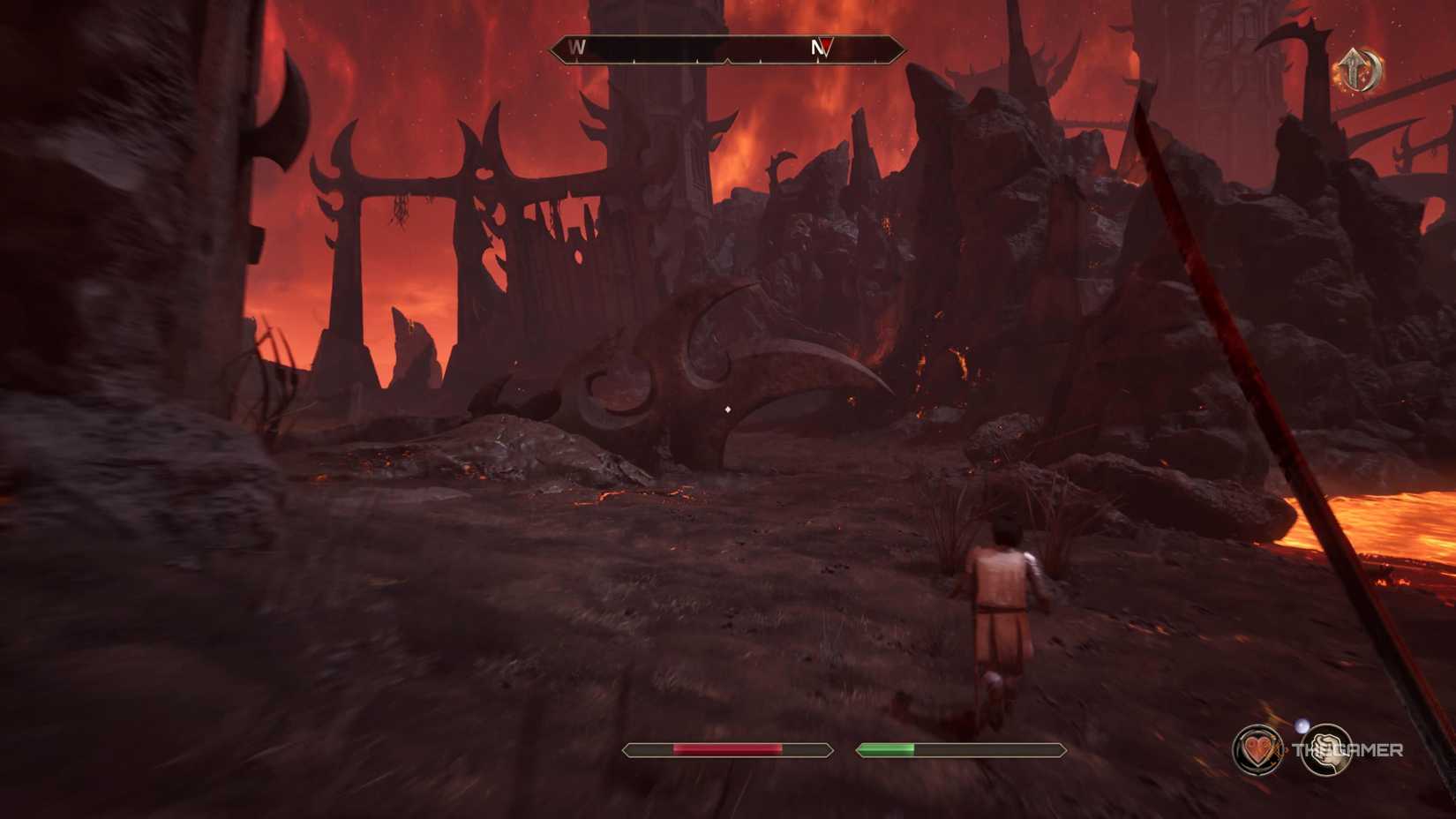The width and height of the screenshot is (1456, 819).
Task: Click the W marker on the compass
Action: point(578,48)
